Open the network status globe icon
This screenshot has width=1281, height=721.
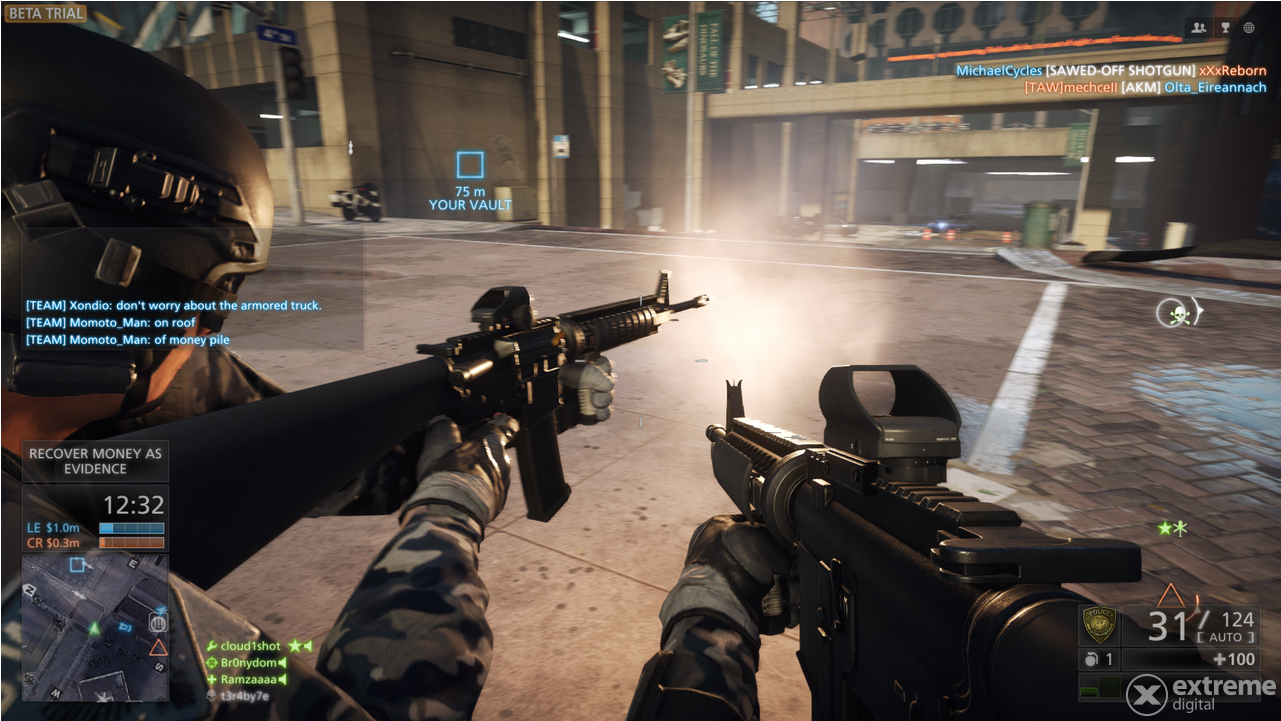(x=1249, y=28)
